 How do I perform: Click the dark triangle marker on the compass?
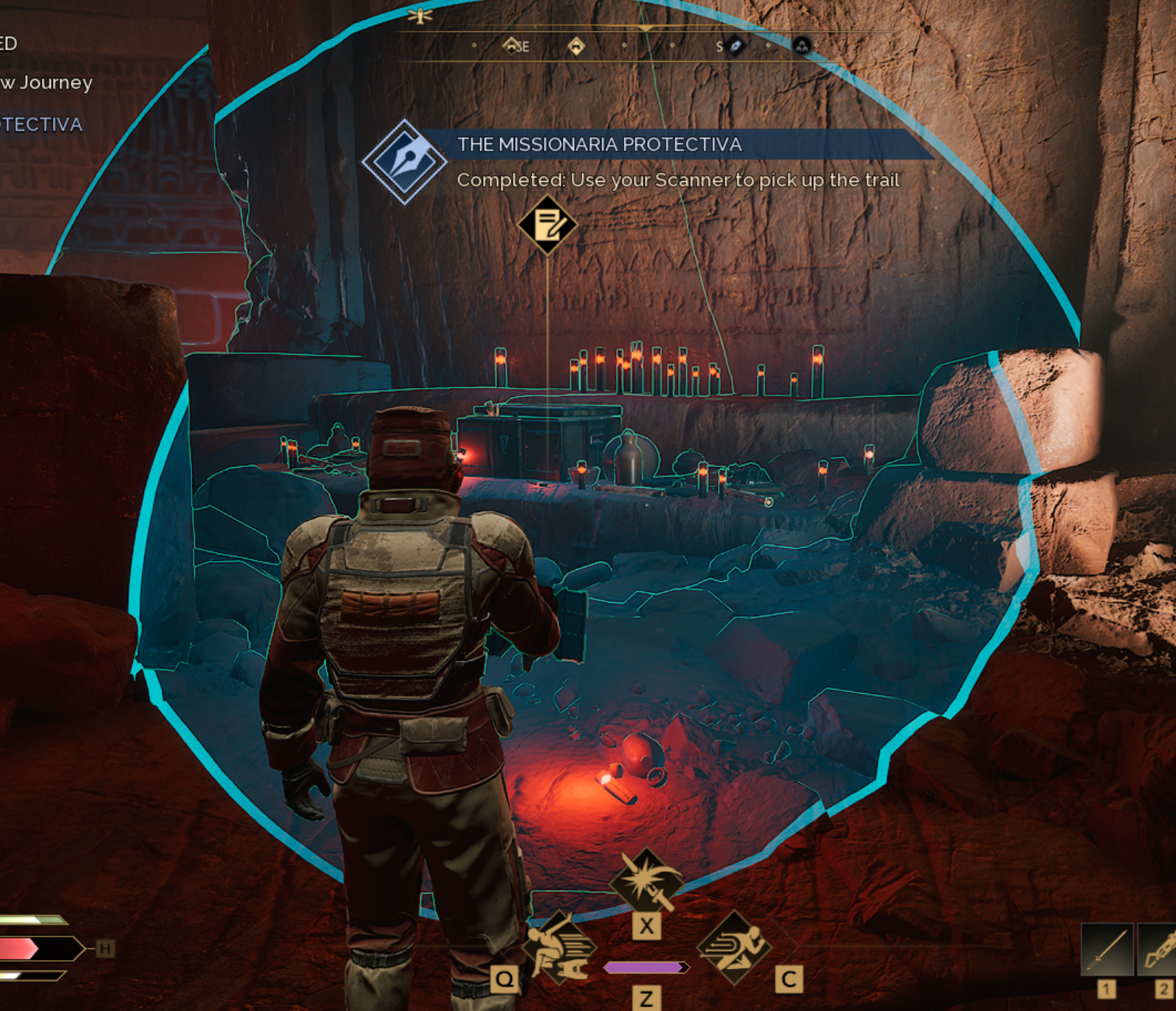coord(801,46)
